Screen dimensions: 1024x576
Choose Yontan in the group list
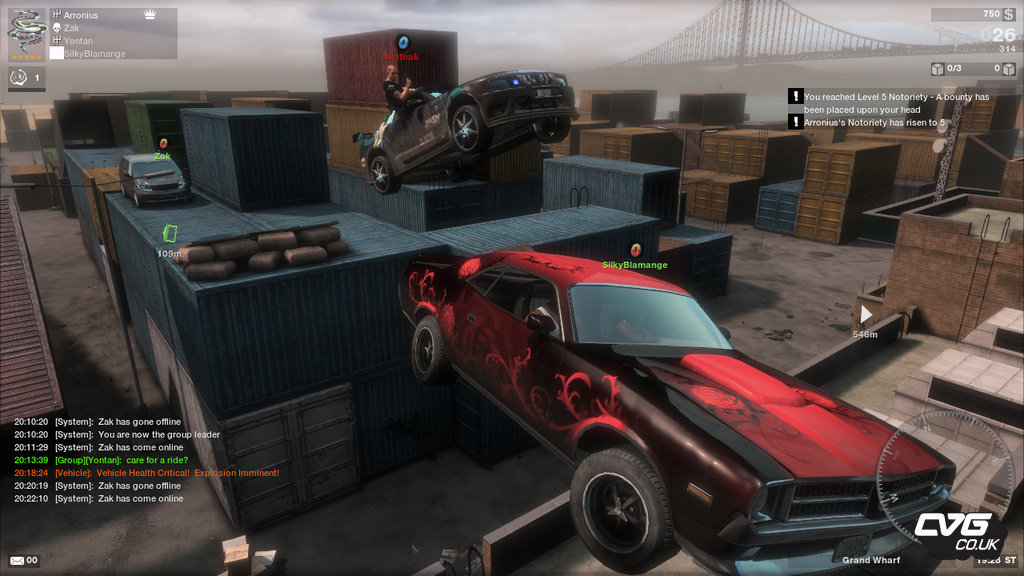coord(78,41)
